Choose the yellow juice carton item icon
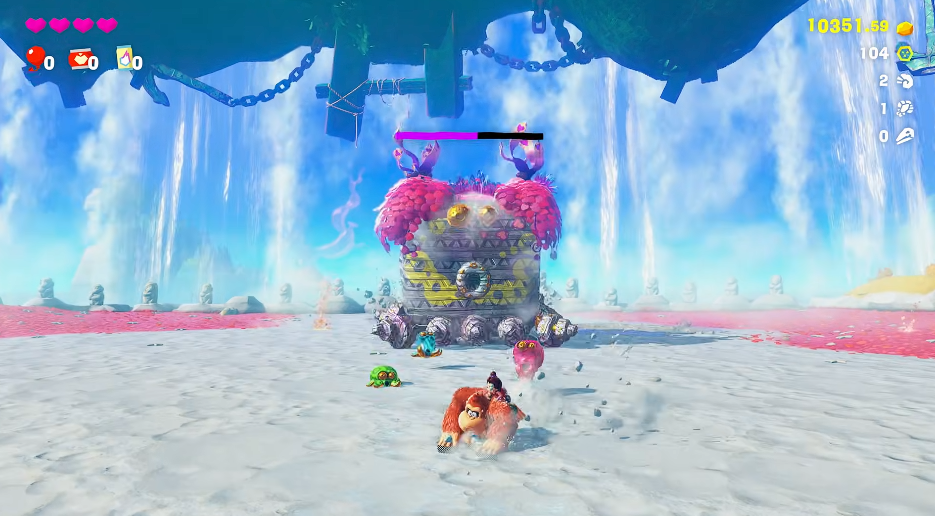Screen dimensions: 935x516 click(124, 58)
